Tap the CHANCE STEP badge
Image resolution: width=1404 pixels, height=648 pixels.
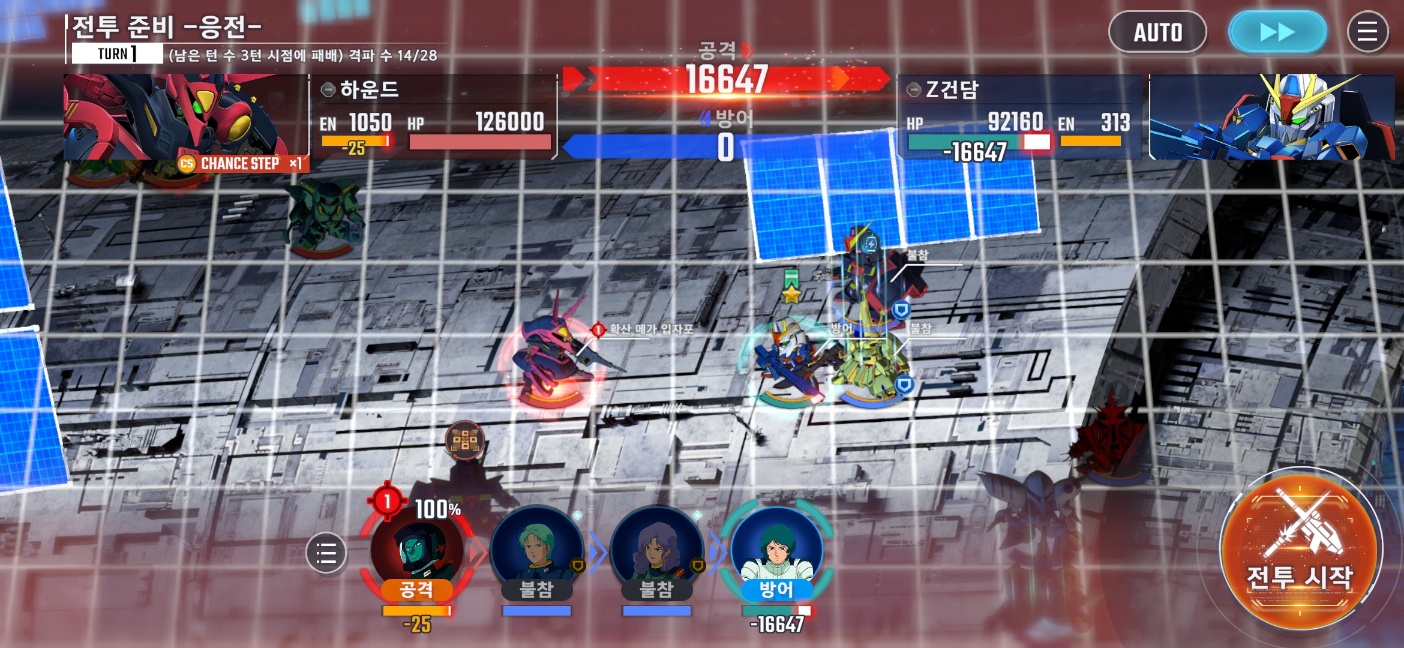[x=240, y=163]
